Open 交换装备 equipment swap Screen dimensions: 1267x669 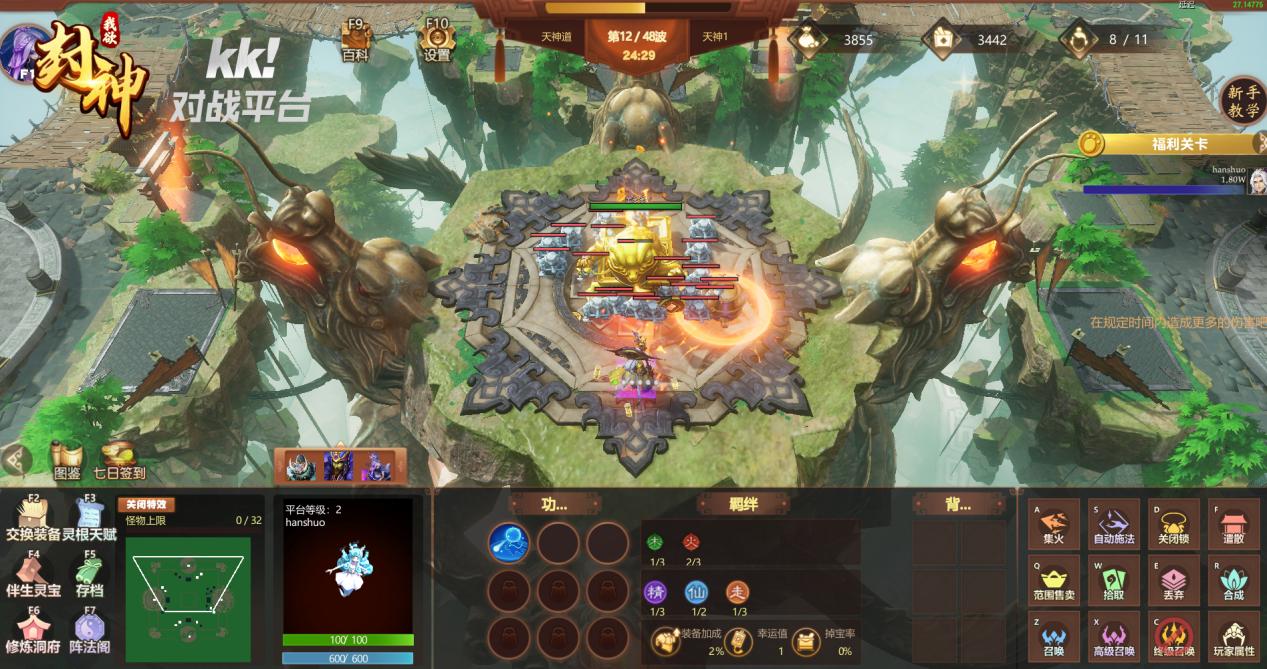point(33,518)
